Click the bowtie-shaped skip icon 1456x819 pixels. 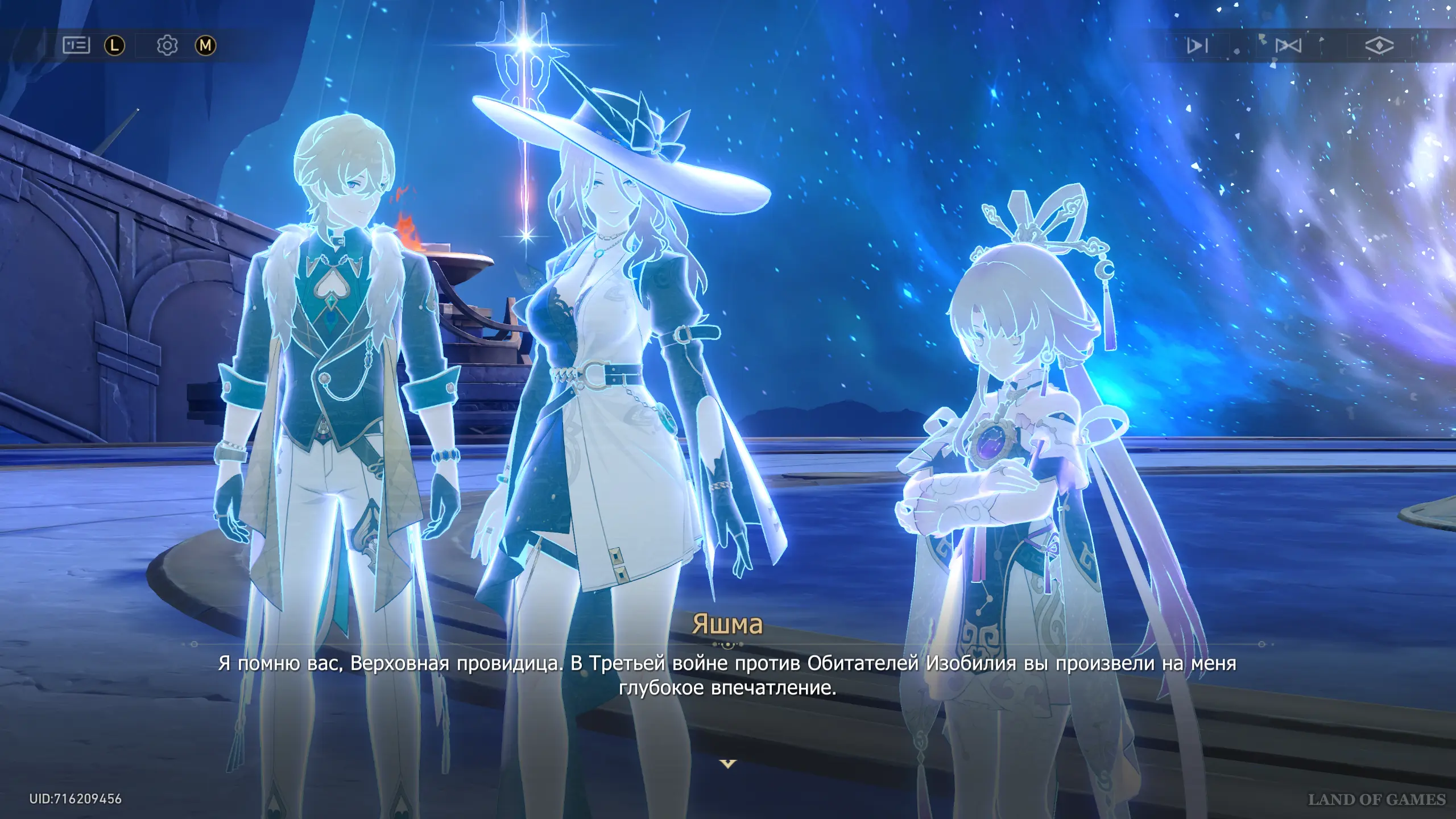pos(1288,45)
